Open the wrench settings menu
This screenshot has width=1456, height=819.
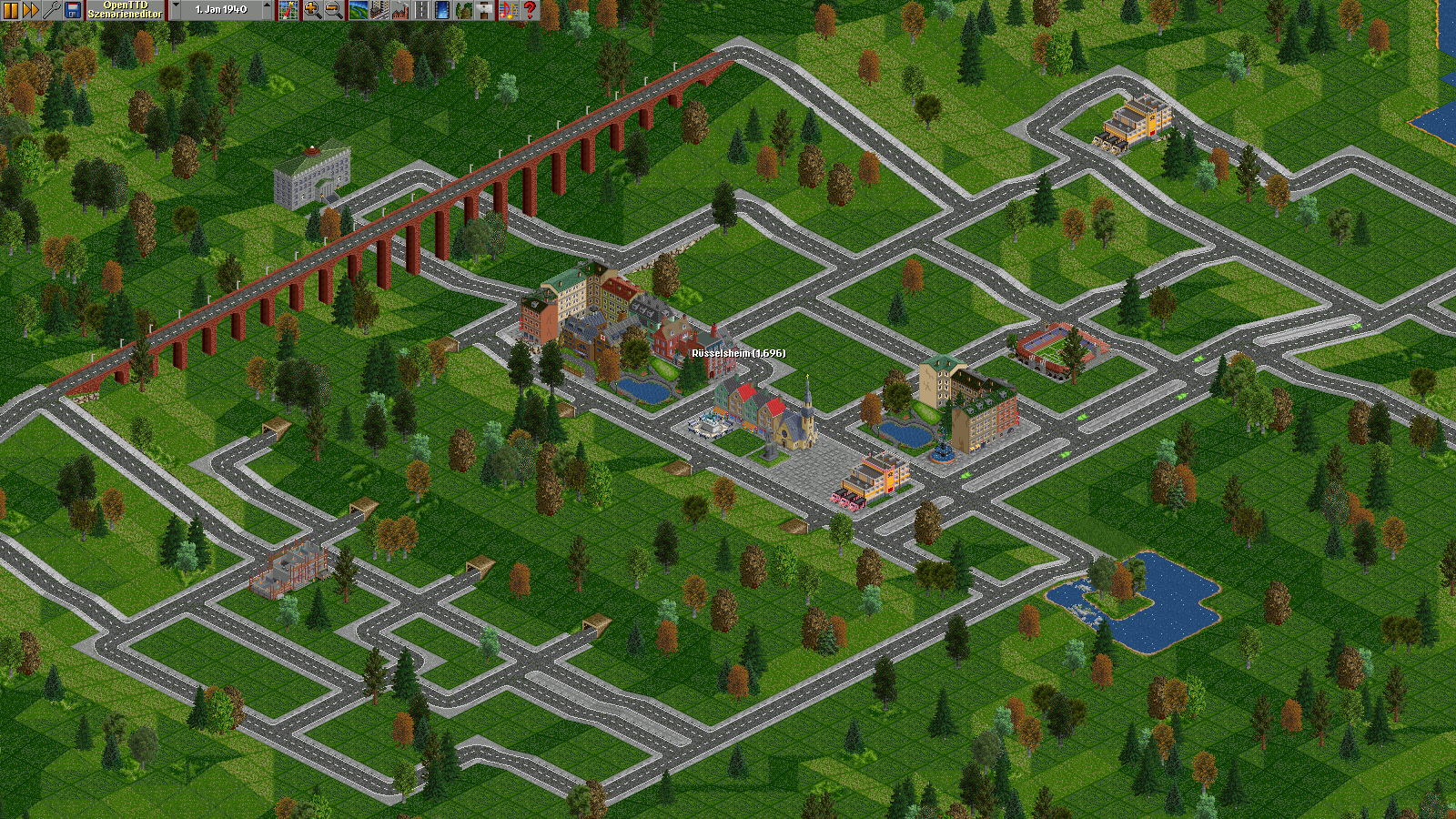click(52, 10)
